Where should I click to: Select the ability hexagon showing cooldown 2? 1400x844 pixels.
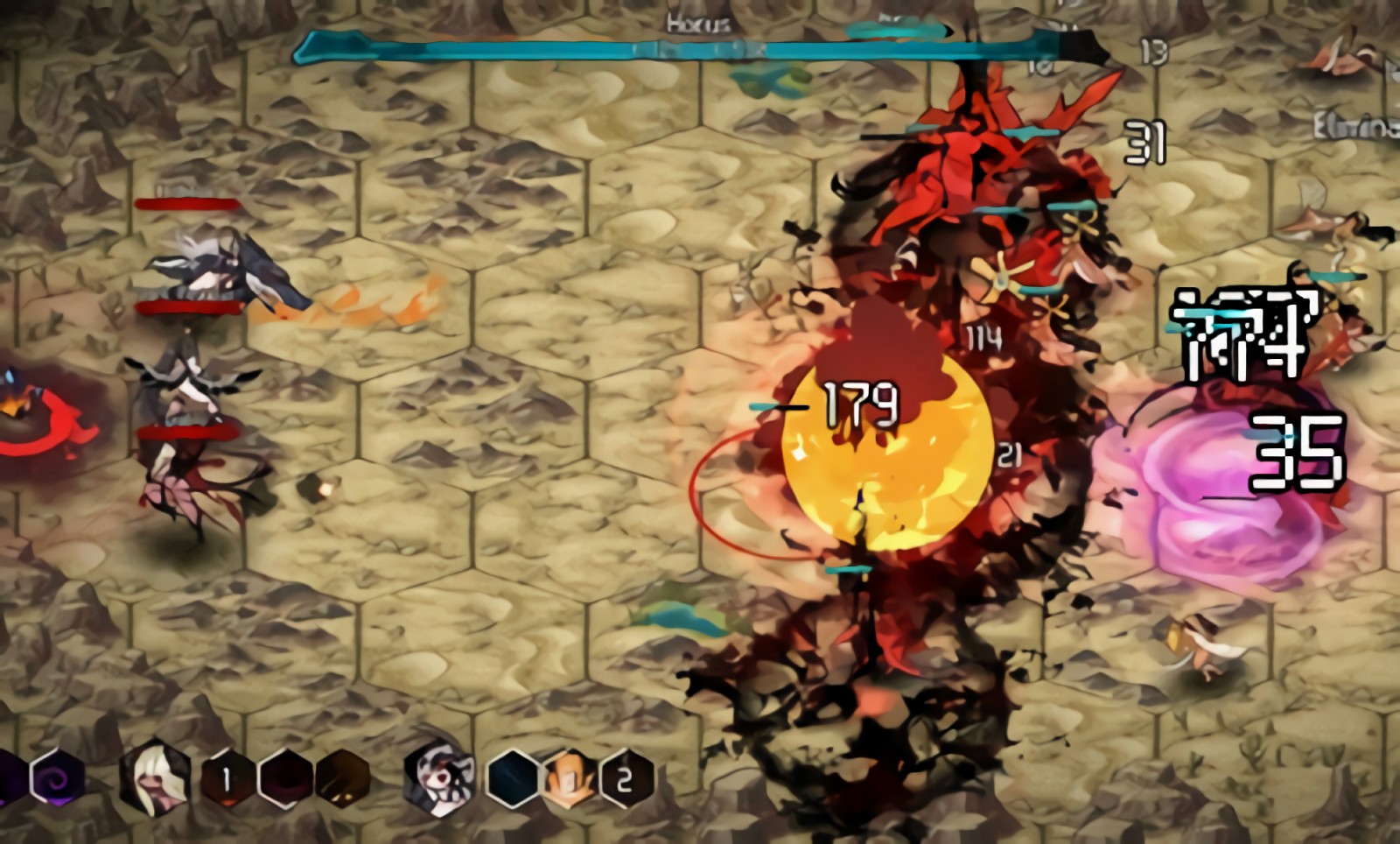click(625, 778)
